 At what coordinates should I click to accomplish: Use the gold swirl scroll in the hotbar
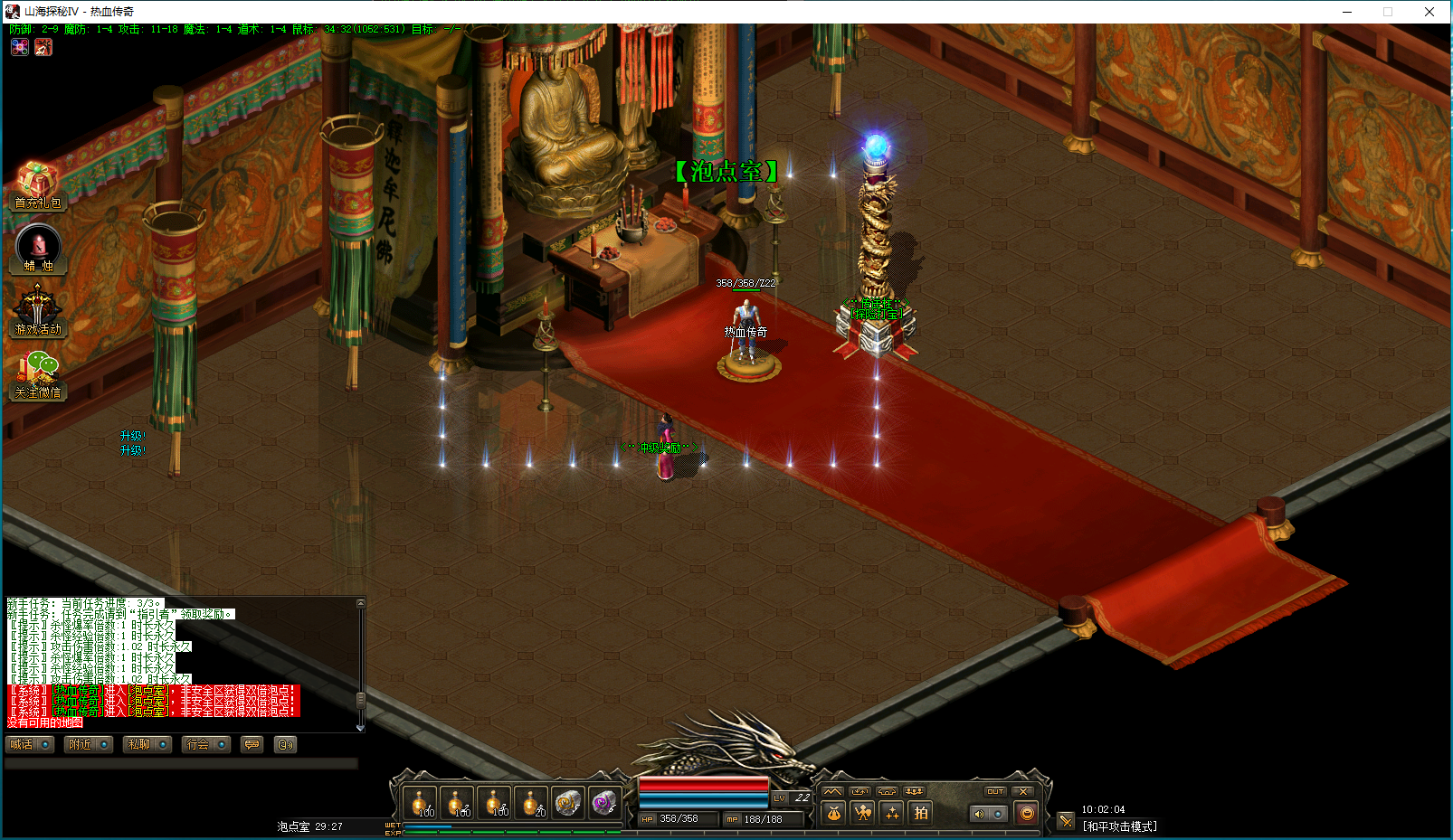(567, 802)
